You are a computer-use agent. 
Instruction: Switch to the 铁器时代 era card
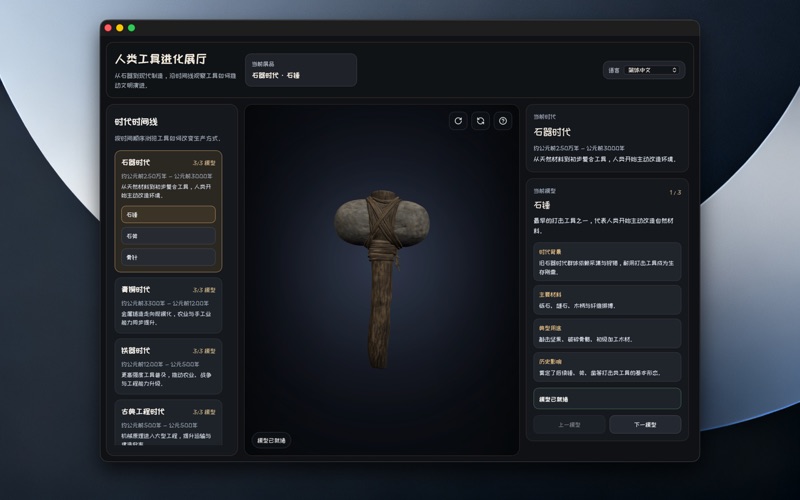(168, 365)
